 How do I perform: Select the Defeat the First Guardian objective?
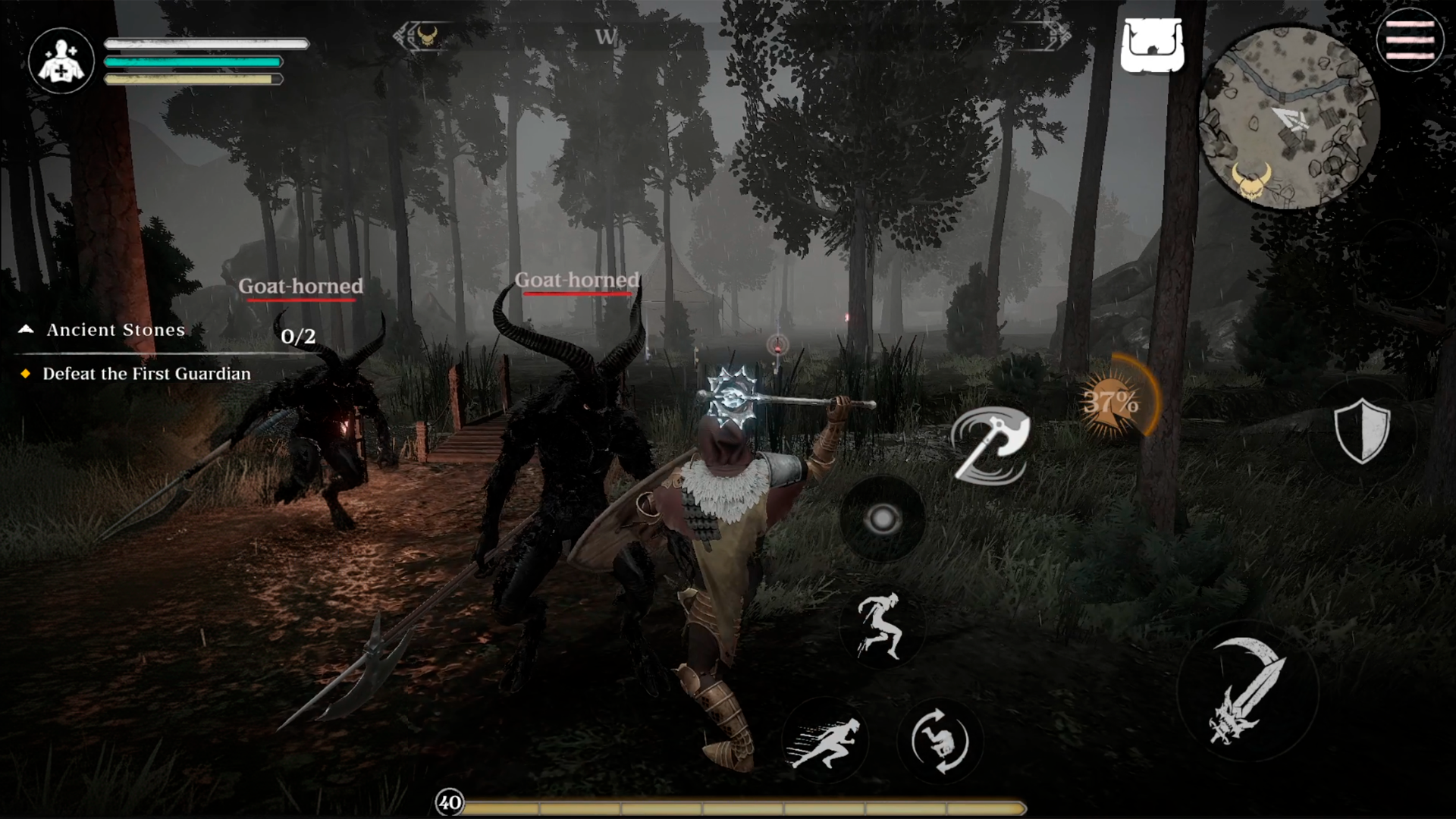(146, 374)
